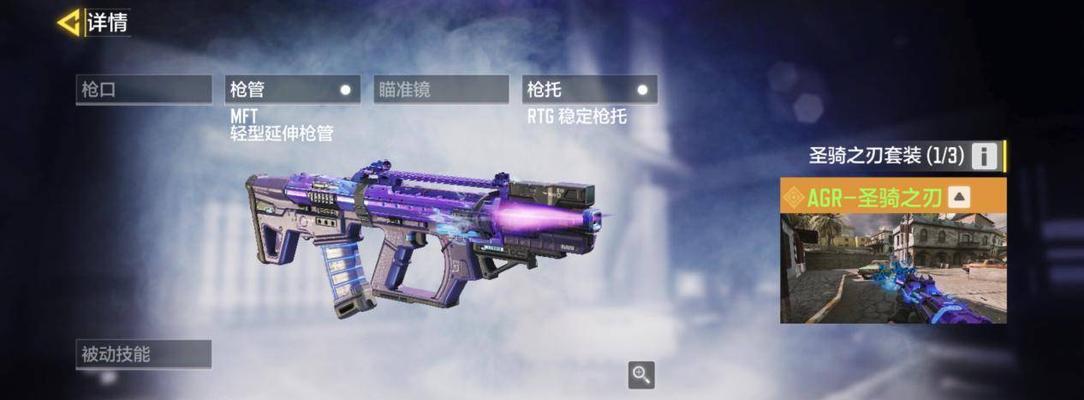Go back using the yellow arrow
This screenshot has width=1084, height=400.
(69, 22)
